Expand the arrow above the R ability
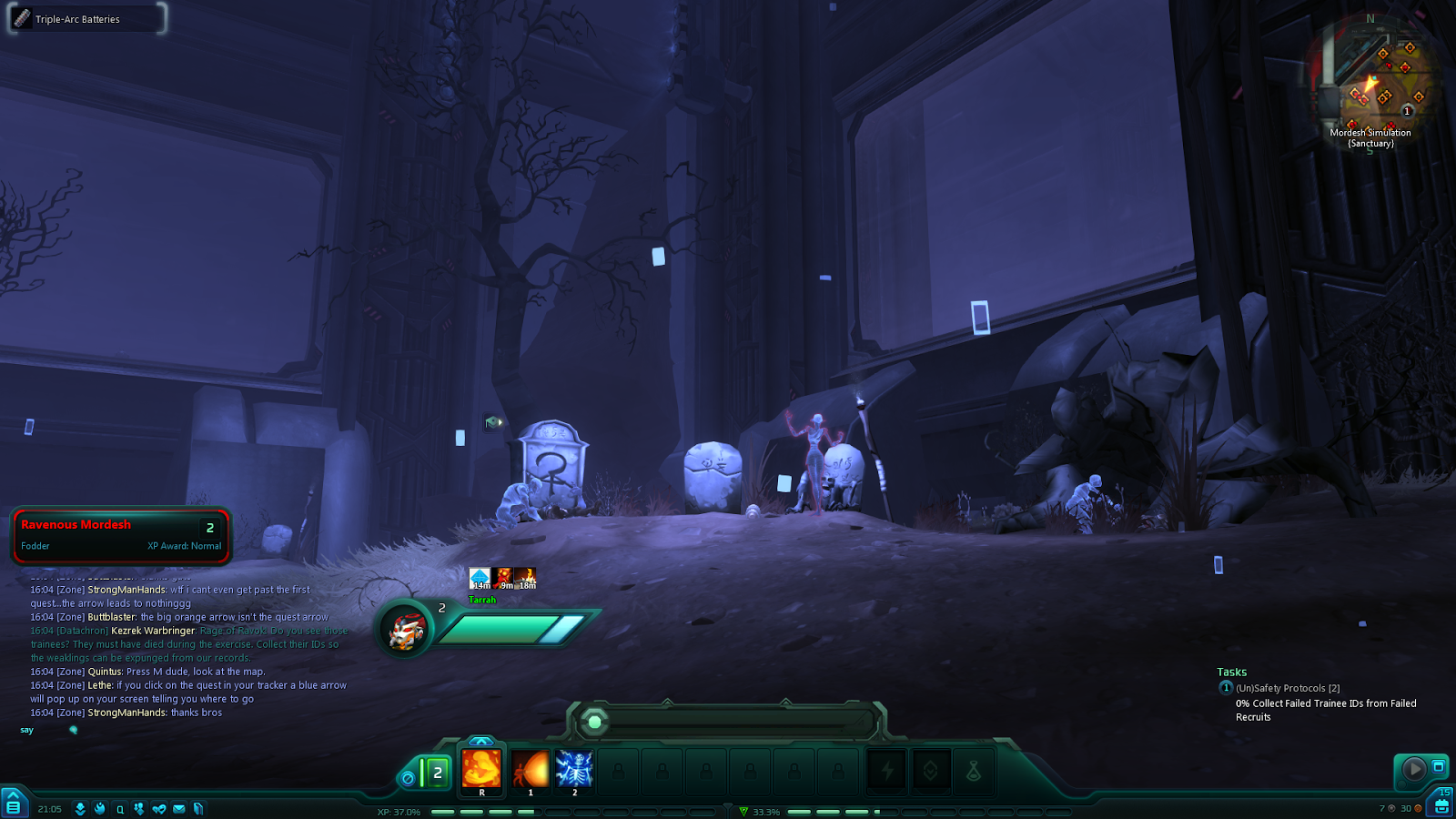Screen dimensions: 1456x819 point(480,741)
